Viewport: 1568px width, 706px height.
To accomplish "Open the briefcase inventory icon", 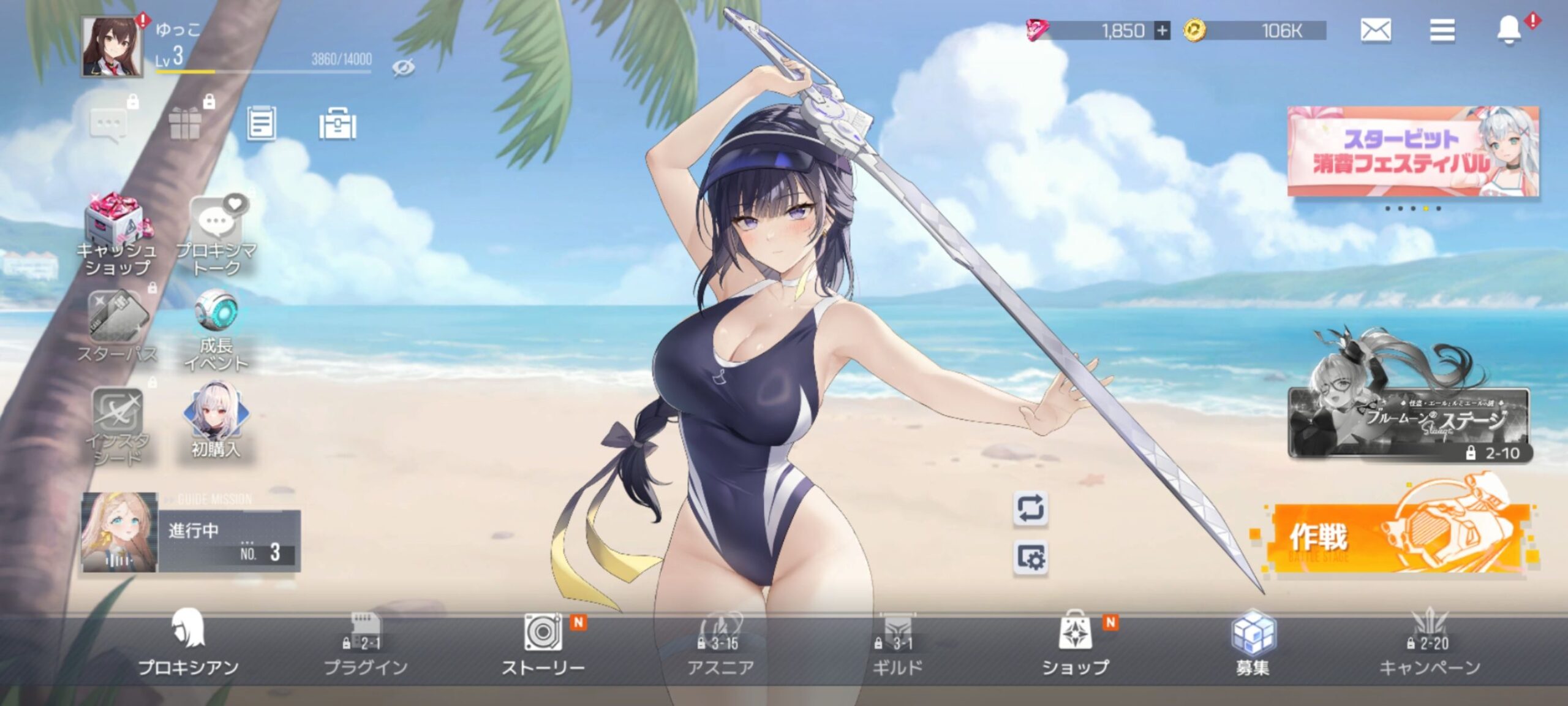I will [x=337, y=125].
